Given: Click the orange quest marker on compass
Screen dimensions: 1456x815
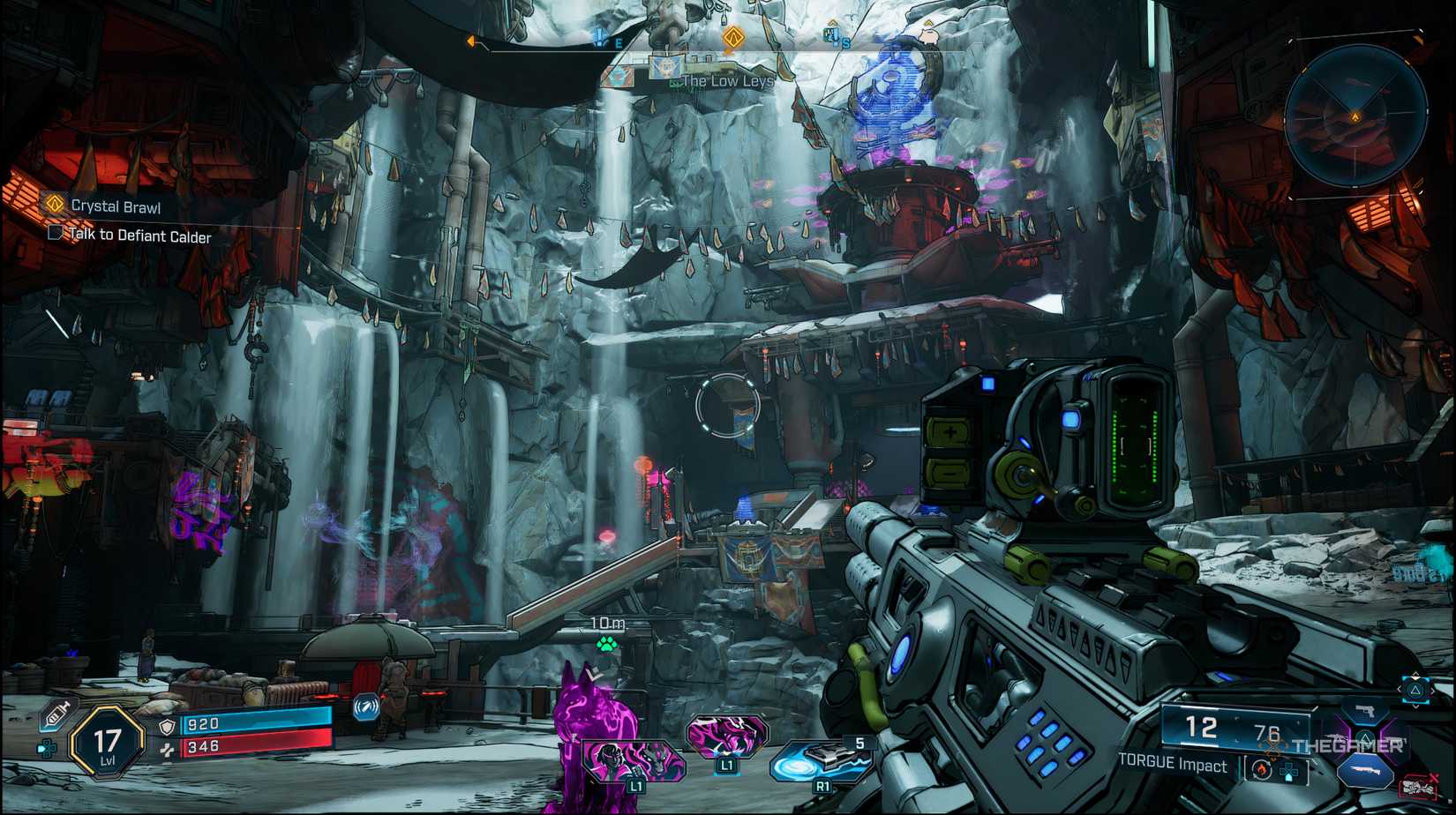Looking at the screenshot, I should tap(732, 37).
